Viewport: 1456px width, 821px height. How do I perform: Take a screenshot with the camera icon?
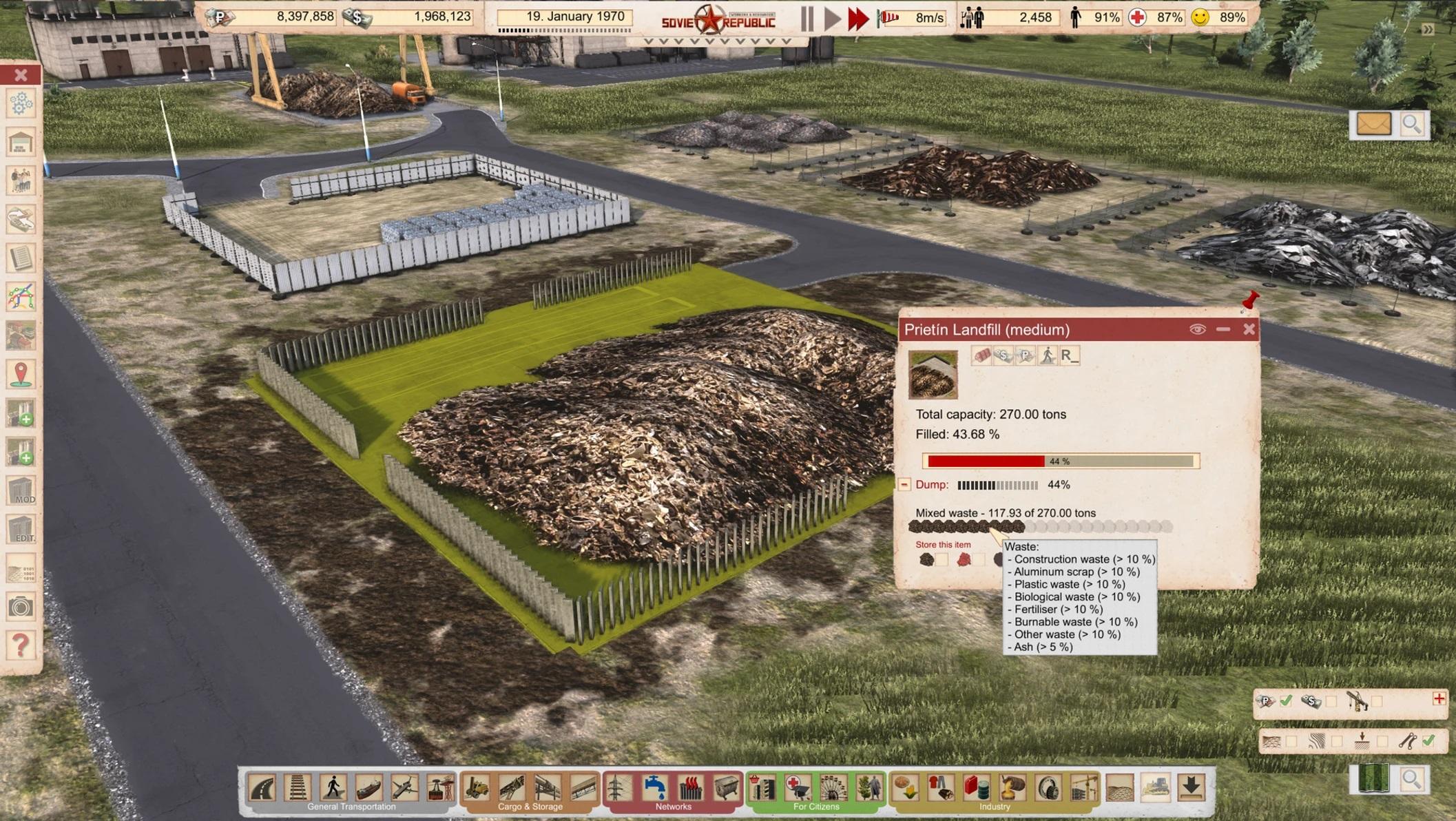click(x=21, y=607)
